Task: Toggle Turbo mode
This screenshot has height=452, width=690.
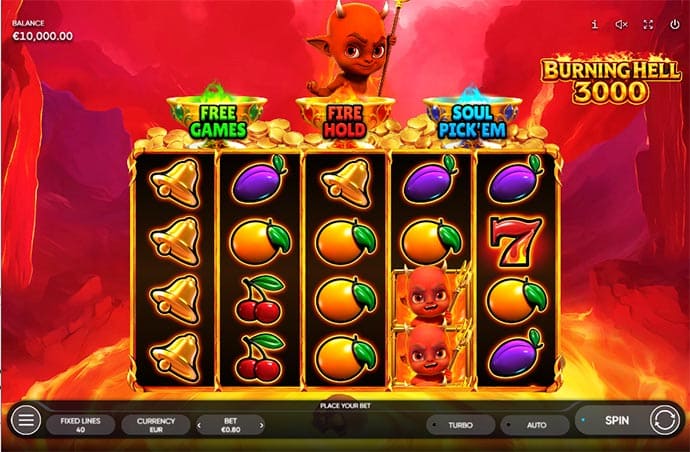Action: (460, 425)
